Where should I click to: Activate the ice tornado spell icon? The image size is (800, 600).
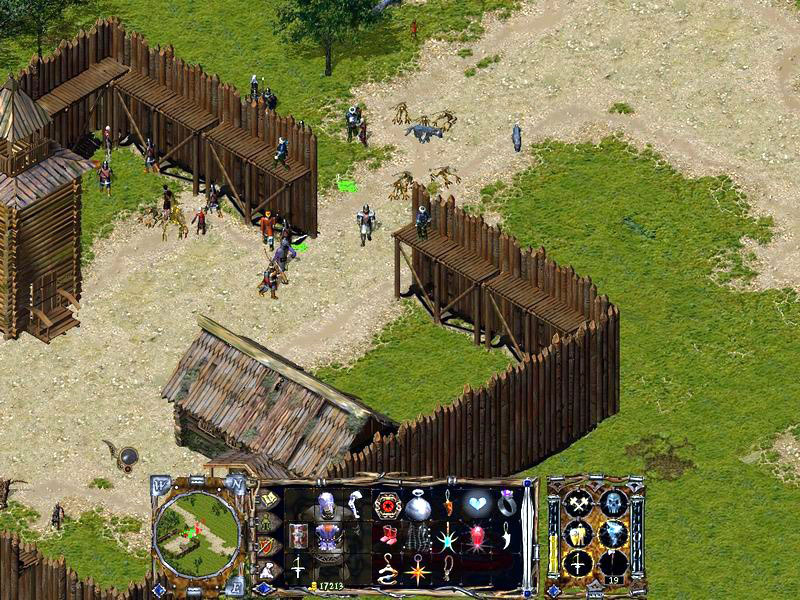pyautogui.click(x=612, y=535)
